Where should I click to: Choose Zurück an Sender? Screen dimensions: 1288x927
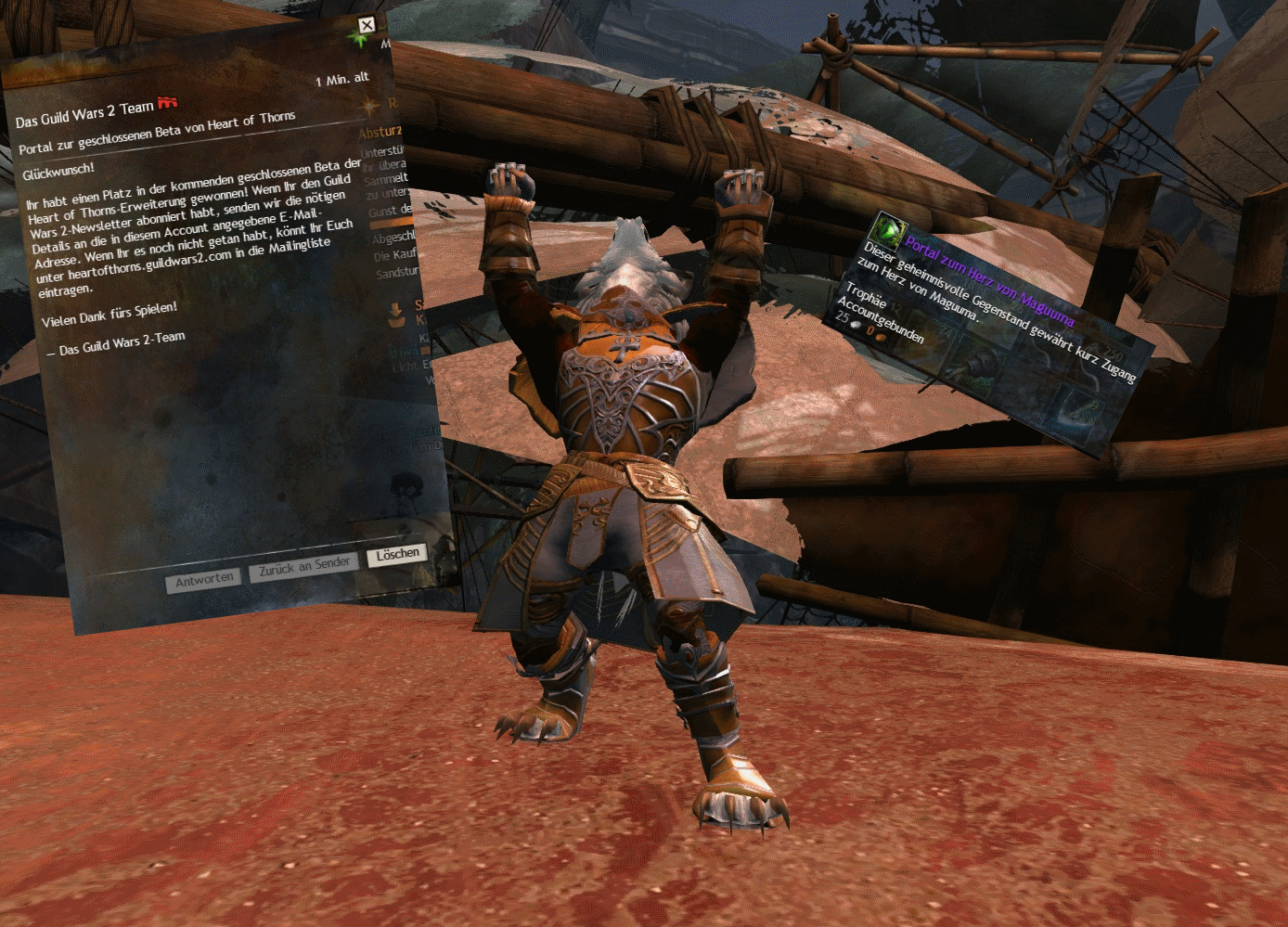(x=303, y=567)
